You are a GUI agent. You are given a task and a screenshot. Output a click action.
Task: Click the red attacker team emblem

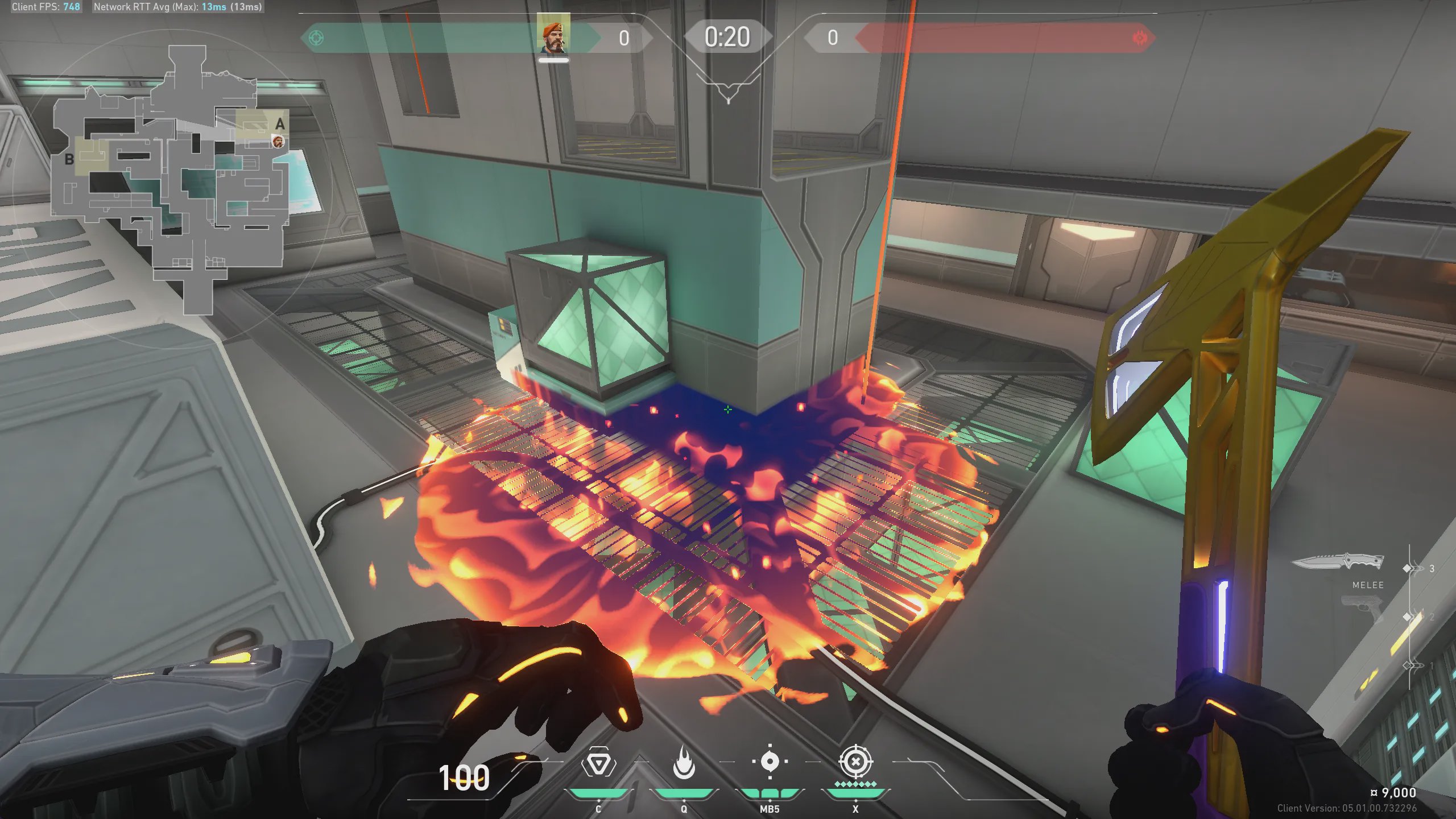coord(1140,38)
